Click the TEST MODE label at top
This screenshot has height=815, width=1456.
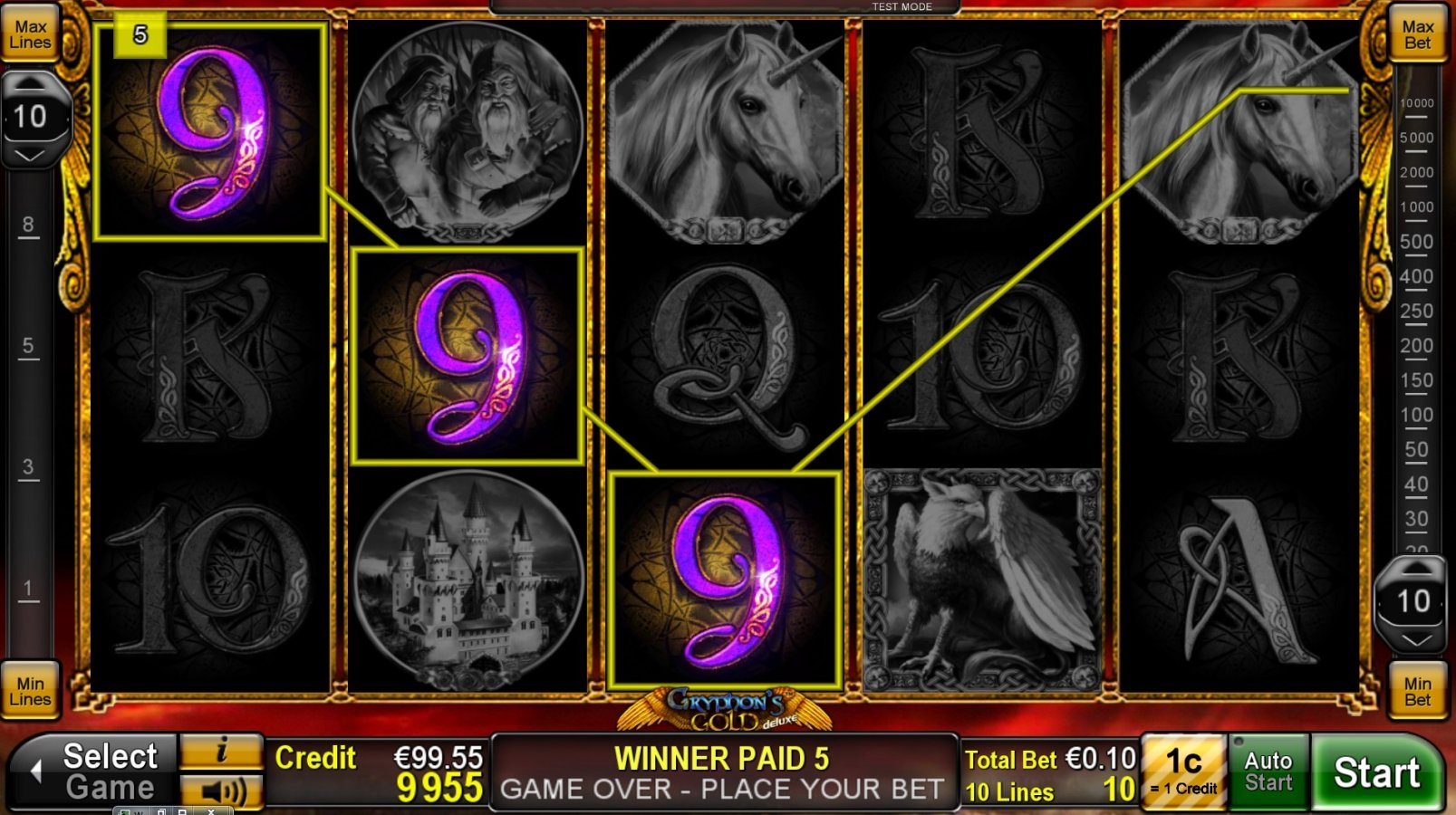click(x=902, y=6)
